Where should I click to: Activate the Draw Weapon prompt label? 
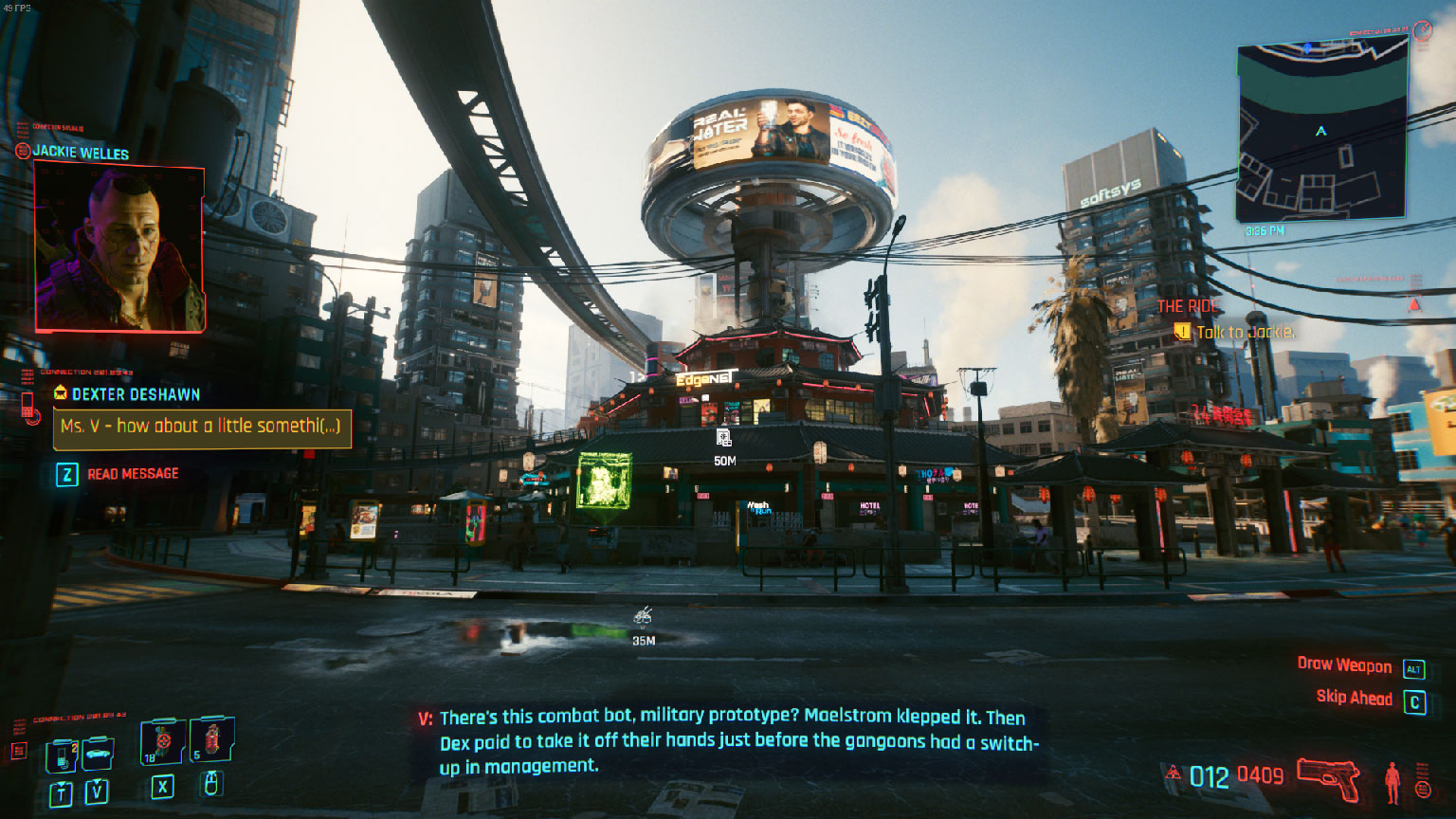point(1343,665)
